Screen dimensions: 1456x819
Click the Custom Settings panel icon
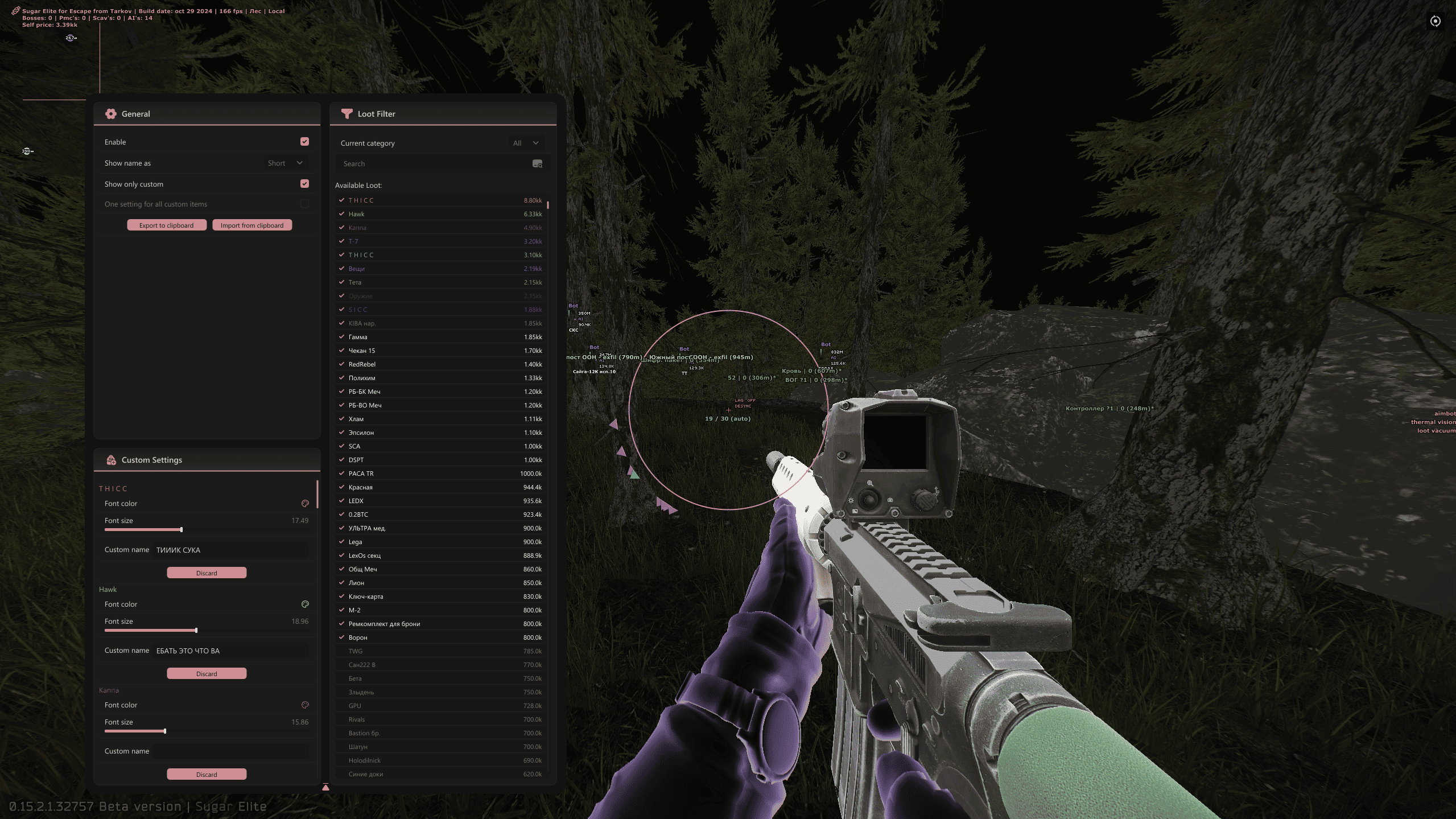click(110, 459)
